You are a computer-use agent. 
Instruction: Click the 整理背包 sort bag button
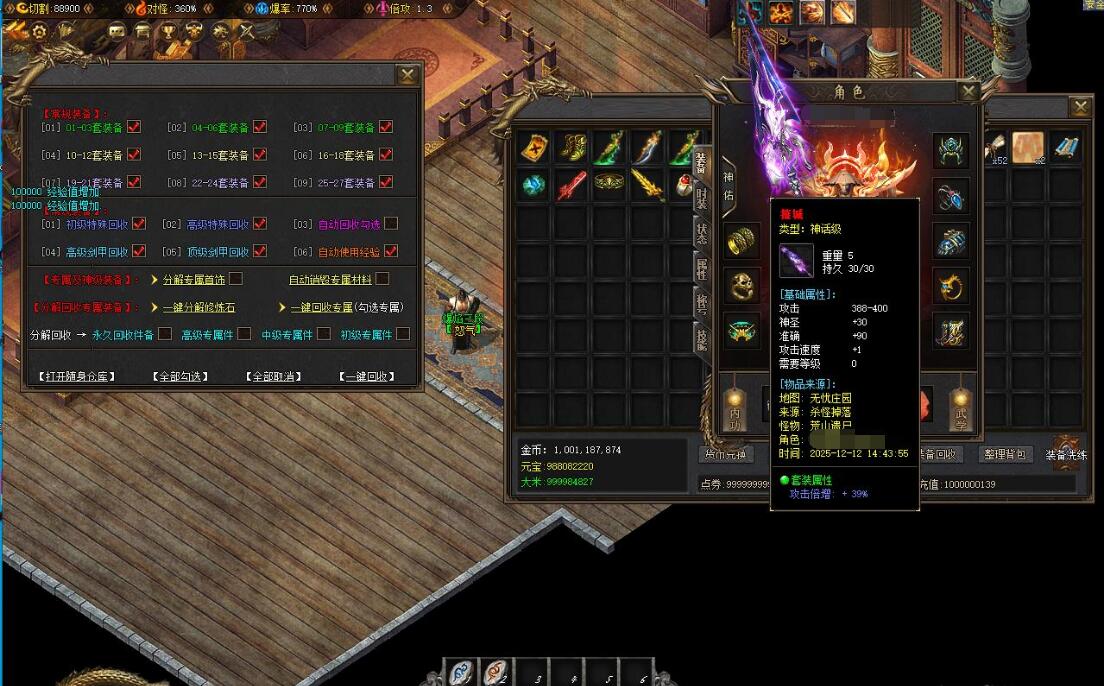tap(1004, 454)
